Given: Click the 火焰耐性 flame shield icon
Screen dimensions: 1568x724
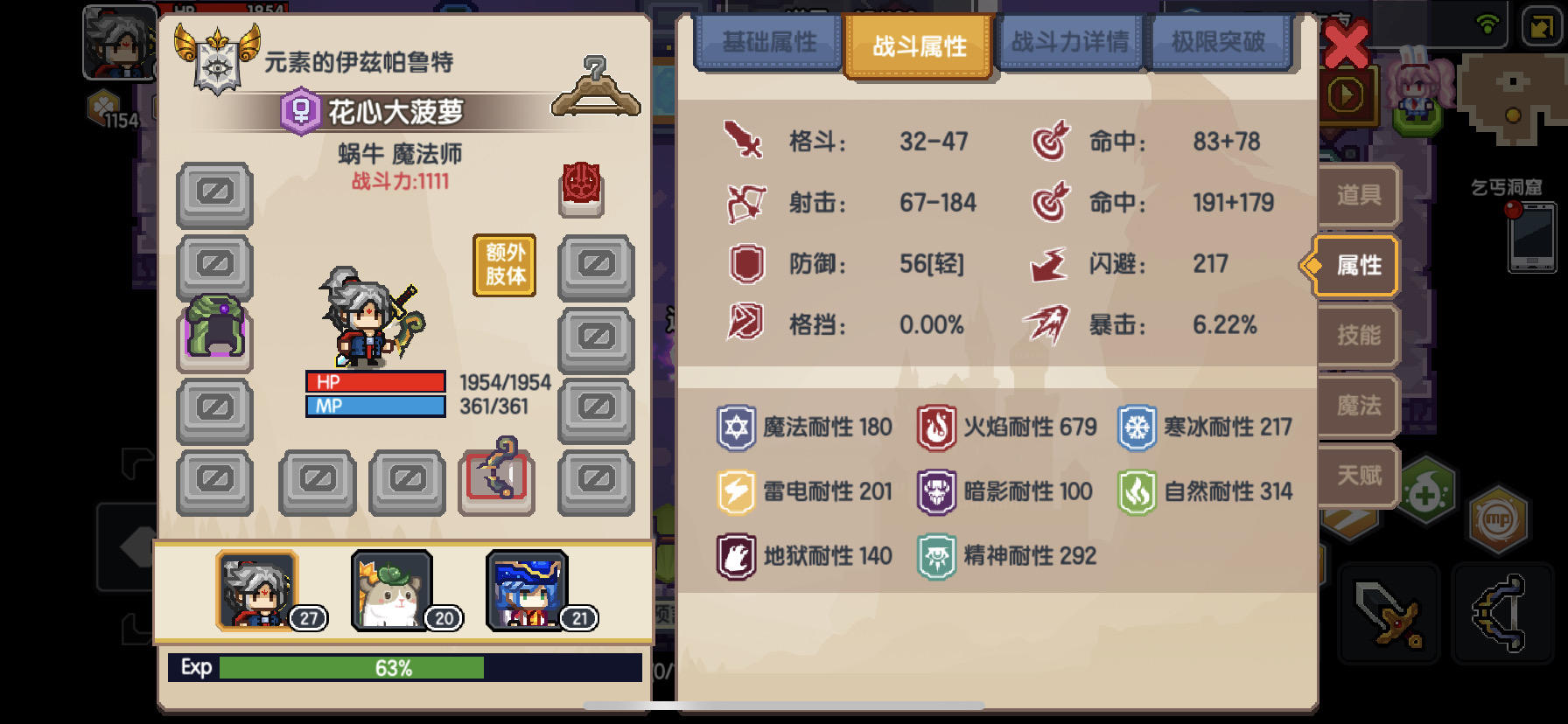Looking at the screenshot, I should [x=938, y=428].
